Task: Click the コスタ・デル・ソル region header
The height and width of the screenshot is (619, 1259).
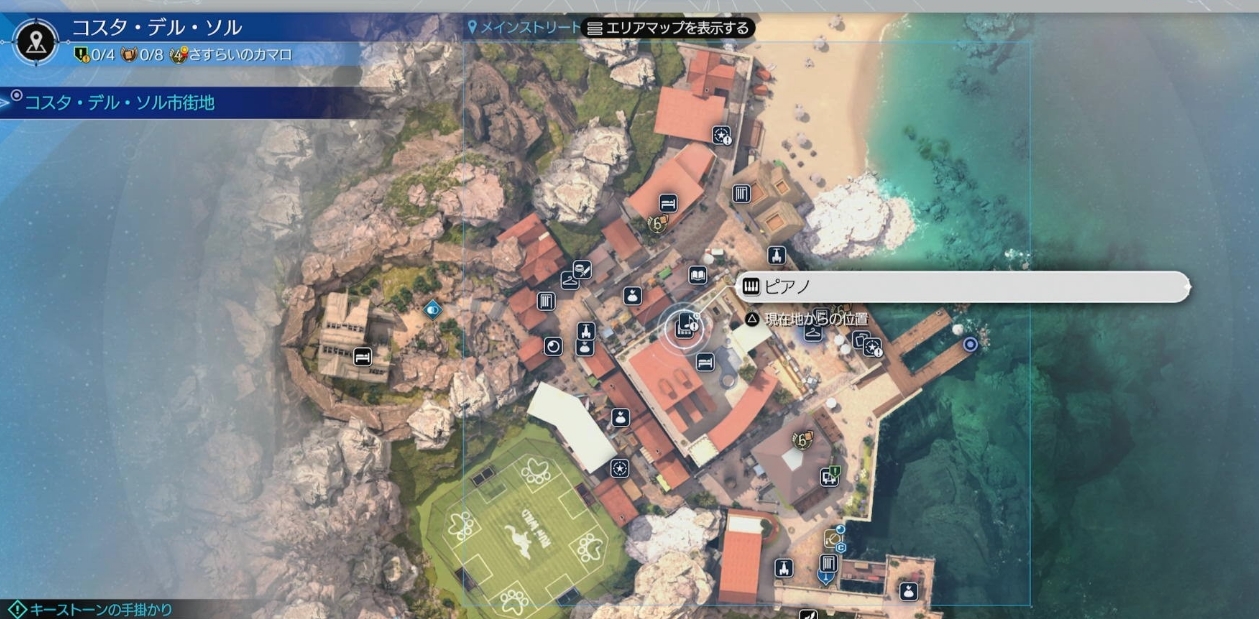Action: [x=156, y=27]
